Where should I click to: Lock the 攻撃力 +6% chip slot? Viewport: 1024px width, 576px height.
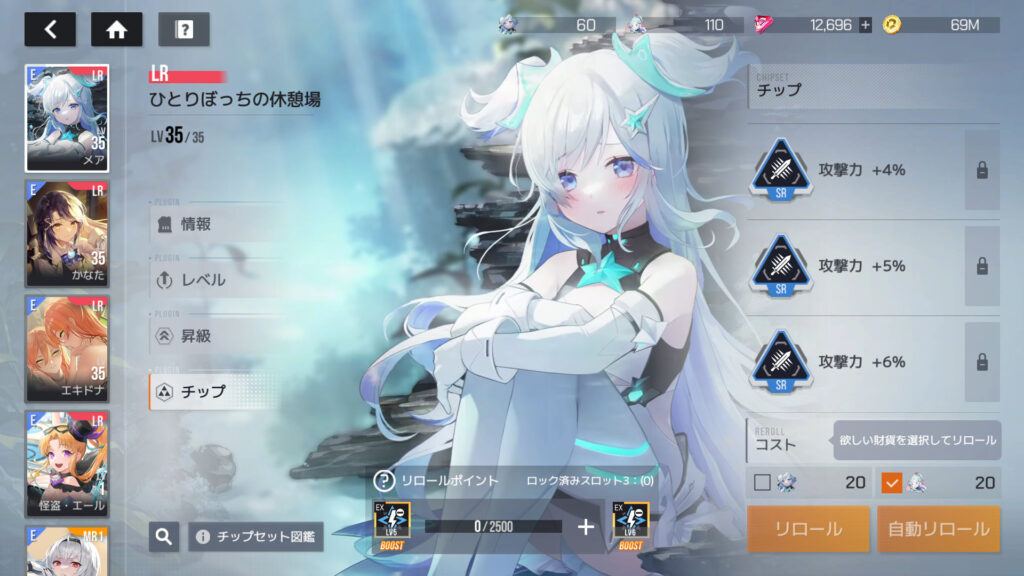pyautogui.click(x=982, y=362)
